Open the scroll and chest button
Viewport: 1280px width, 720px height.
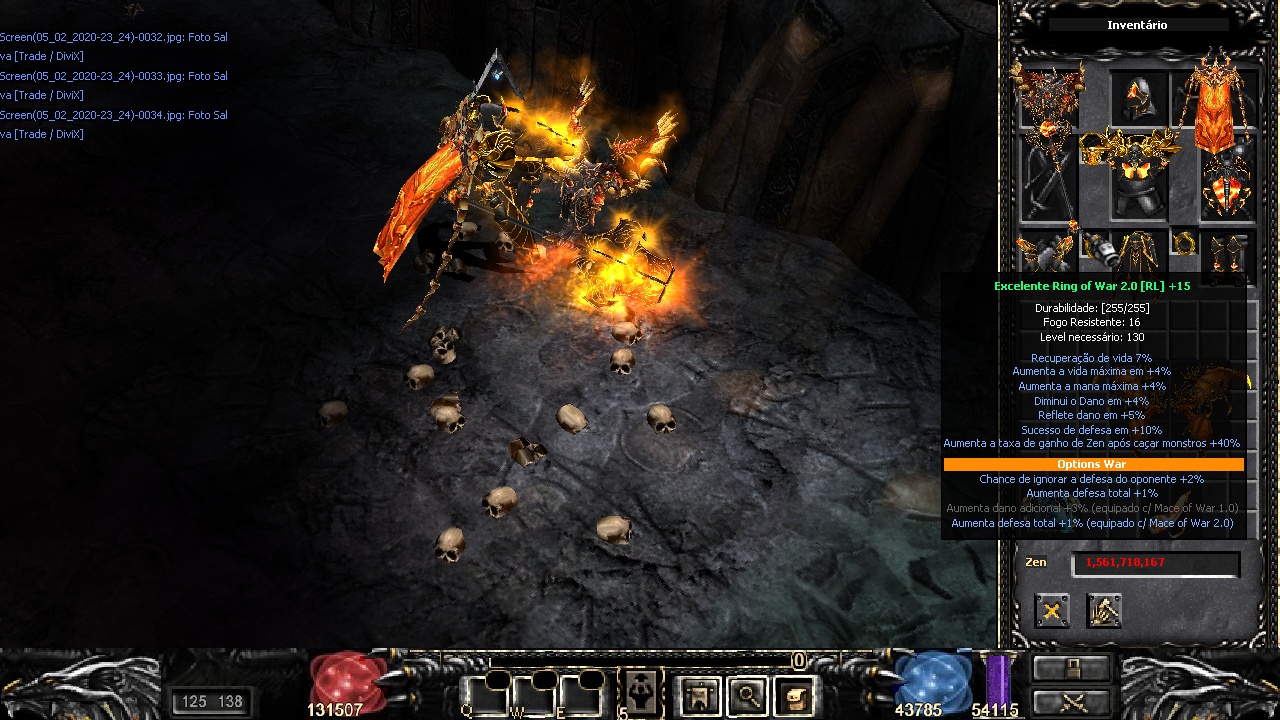(x=795, y=695)
